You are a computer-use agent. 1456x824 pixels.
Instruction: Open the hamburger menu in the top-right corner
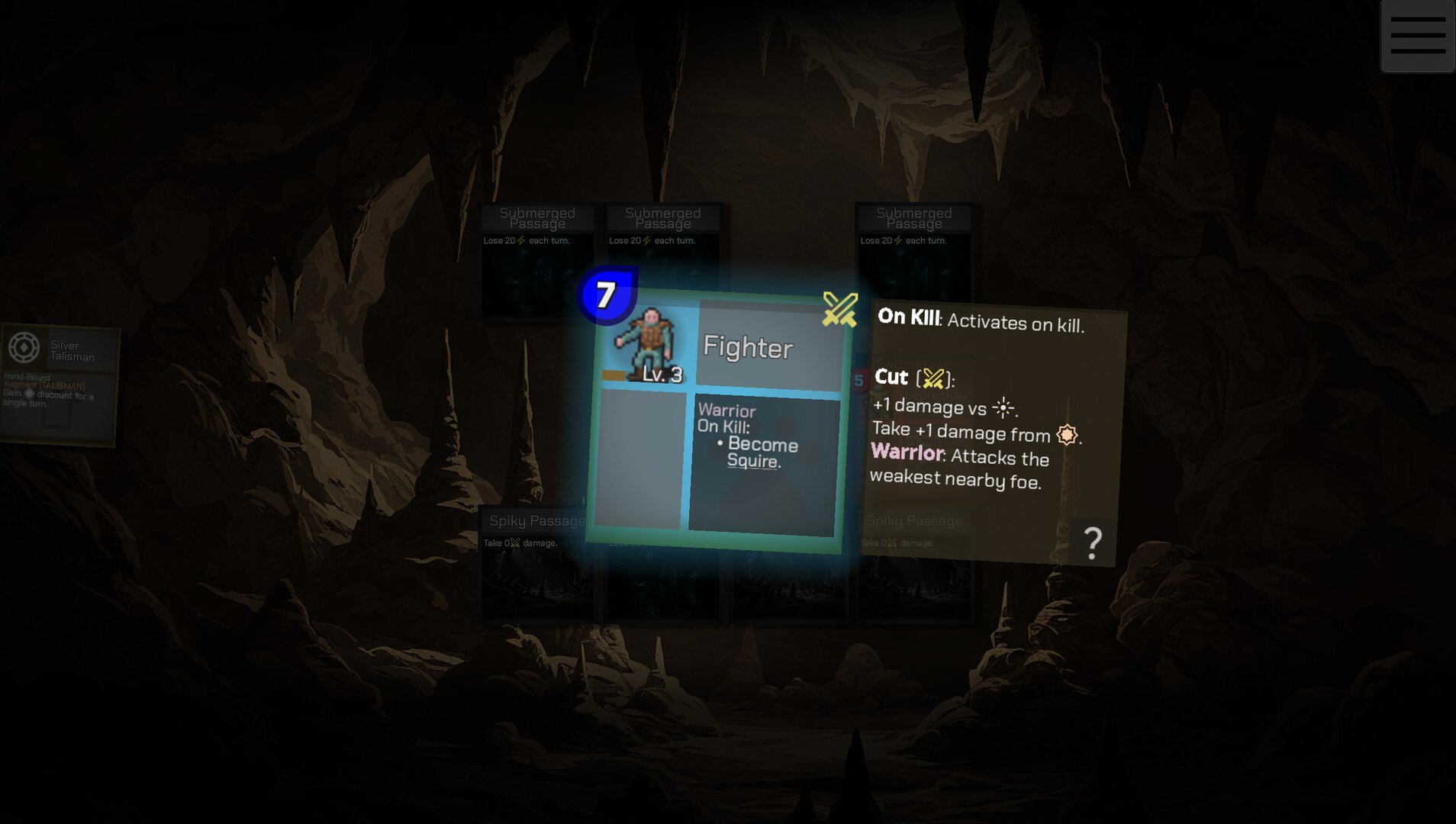coord(1418,34)
